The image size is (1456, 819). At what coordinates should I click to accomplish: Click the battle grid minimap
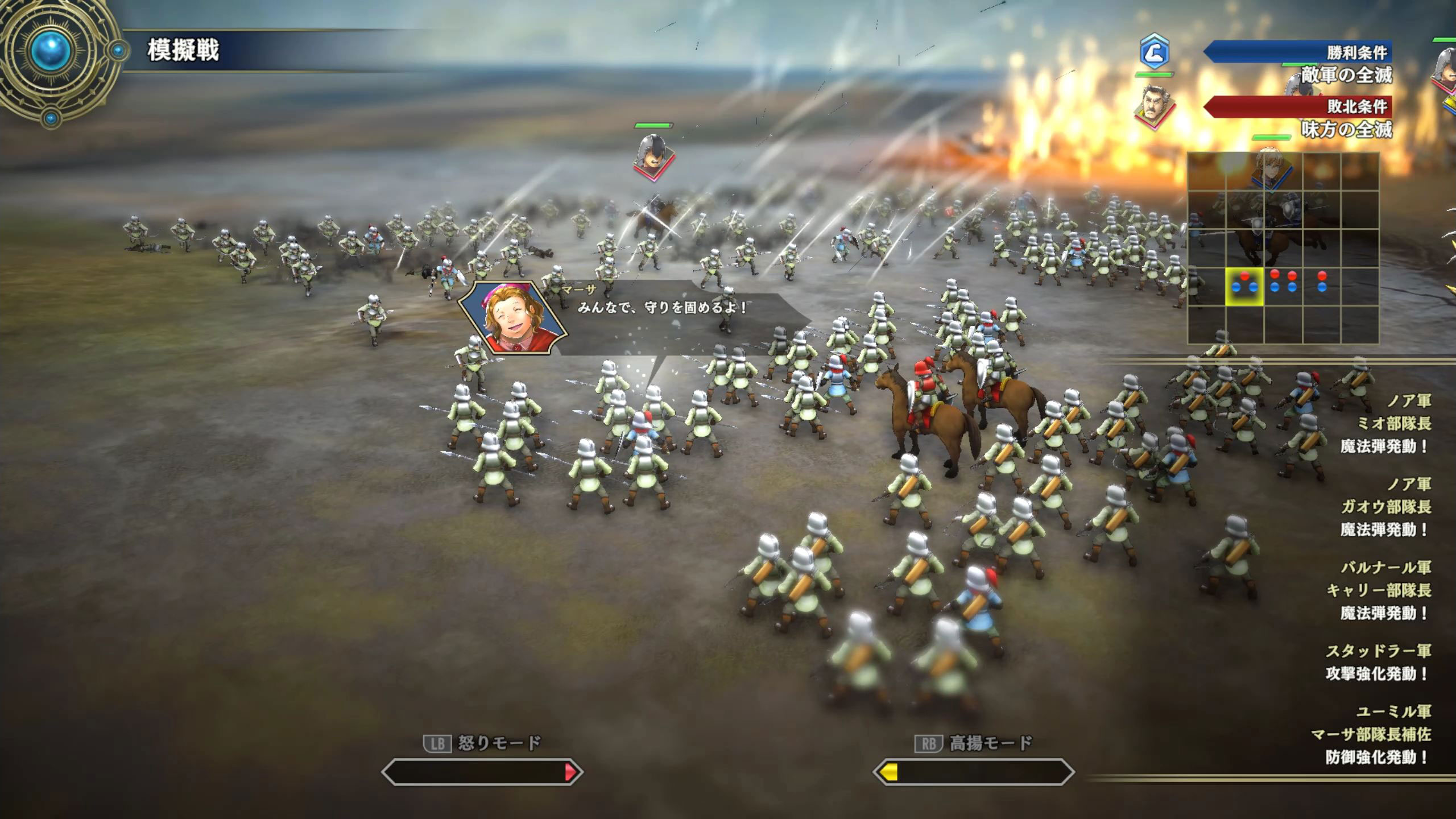[x=1283, y=248]
